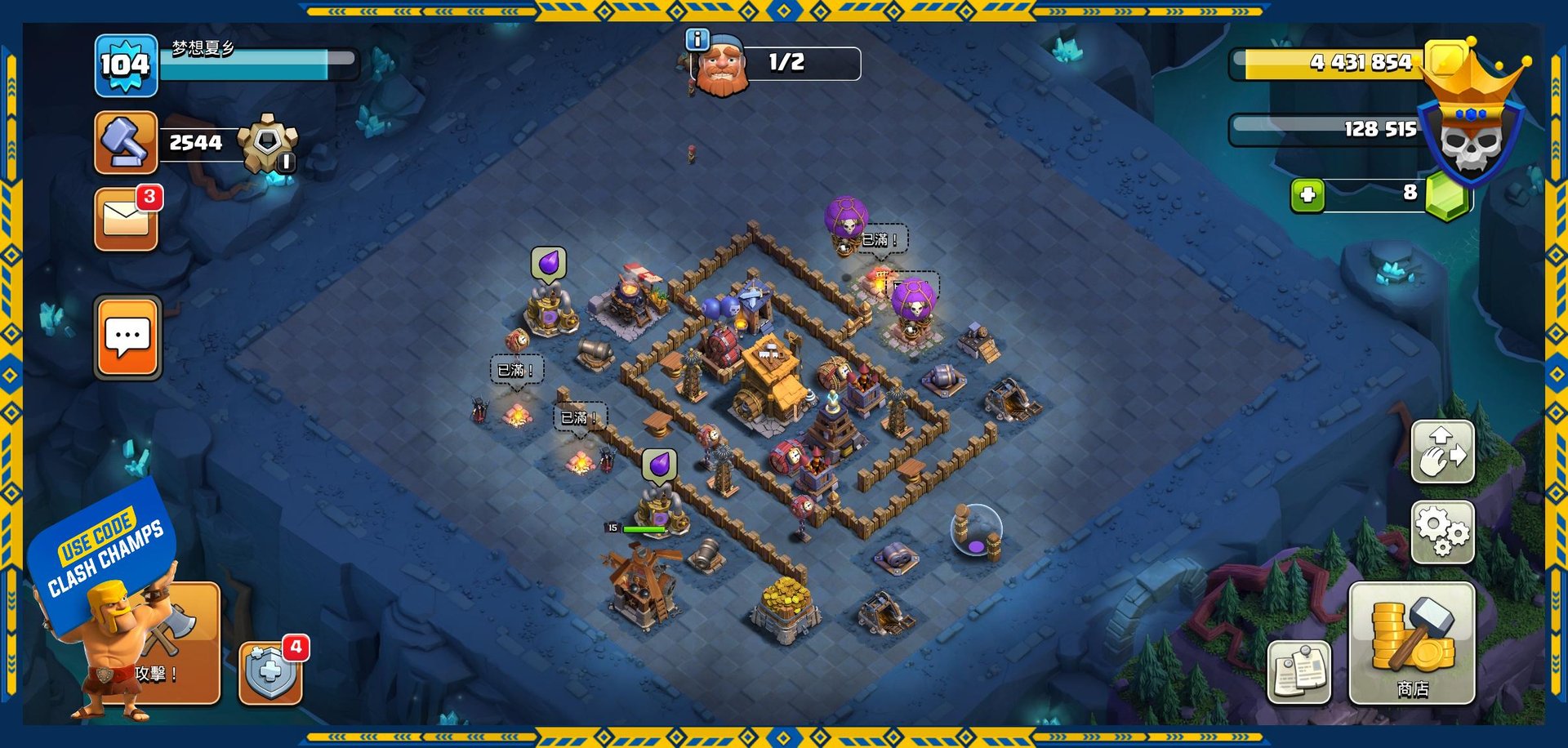Open the builder hammer trophy icon
This screenshot has height=748, width=1568.
click(126, 142)
